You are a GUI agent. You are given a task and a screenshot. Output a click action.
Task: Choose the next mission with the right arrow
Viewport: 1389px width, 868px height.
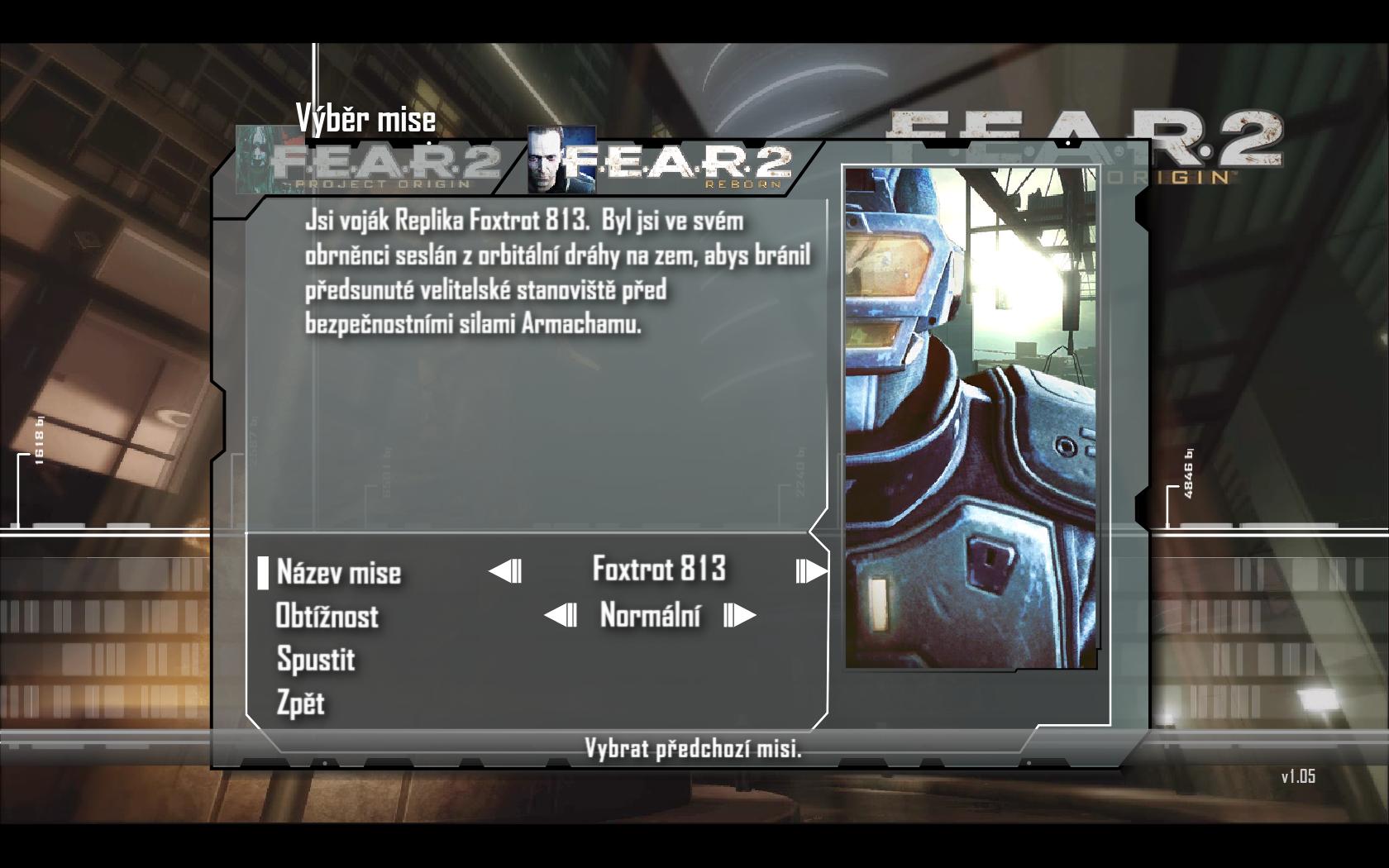(x=810, y=570)
